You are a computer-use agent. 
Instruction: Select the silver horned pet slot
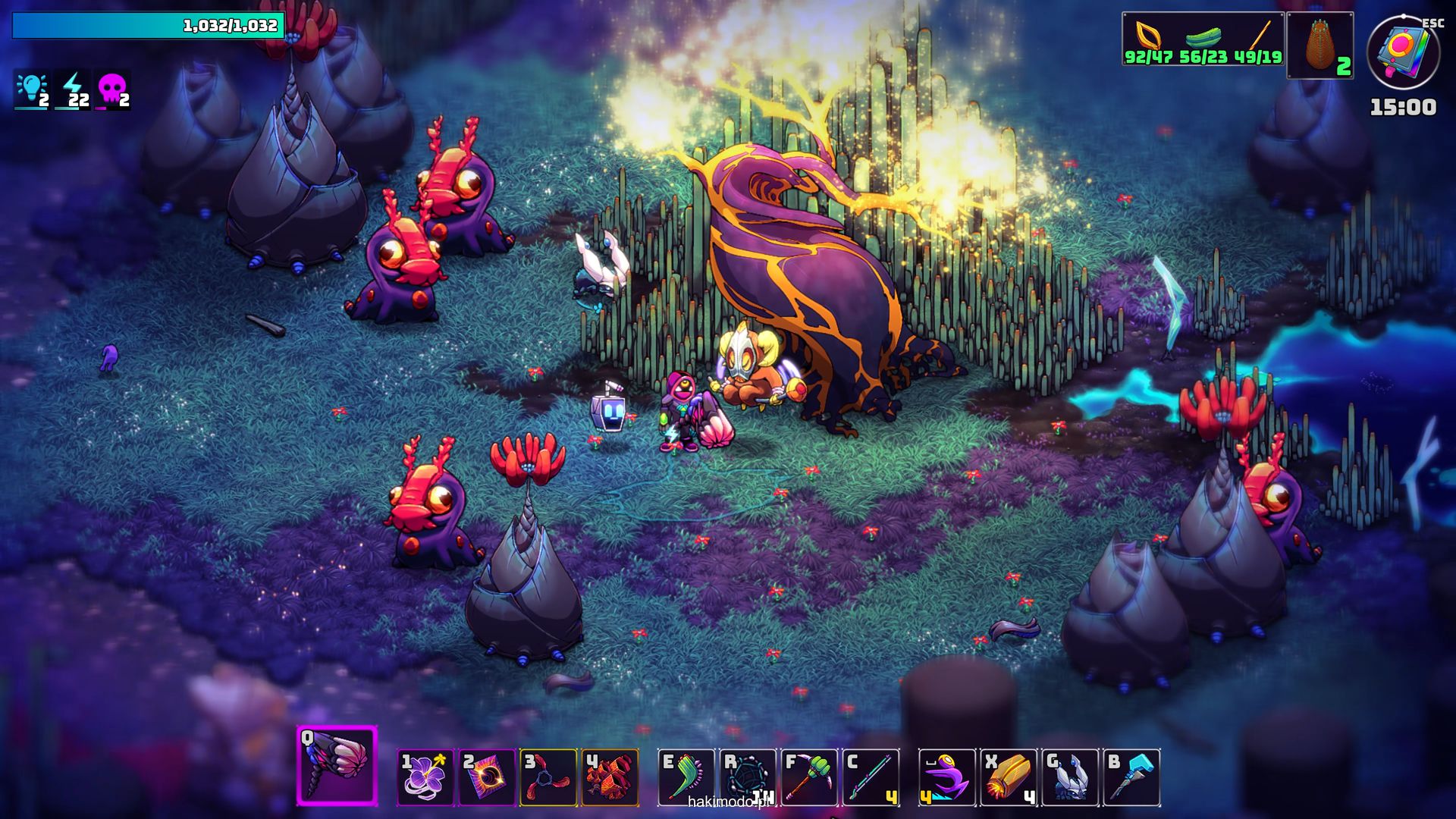click(x=1070, y=777)
